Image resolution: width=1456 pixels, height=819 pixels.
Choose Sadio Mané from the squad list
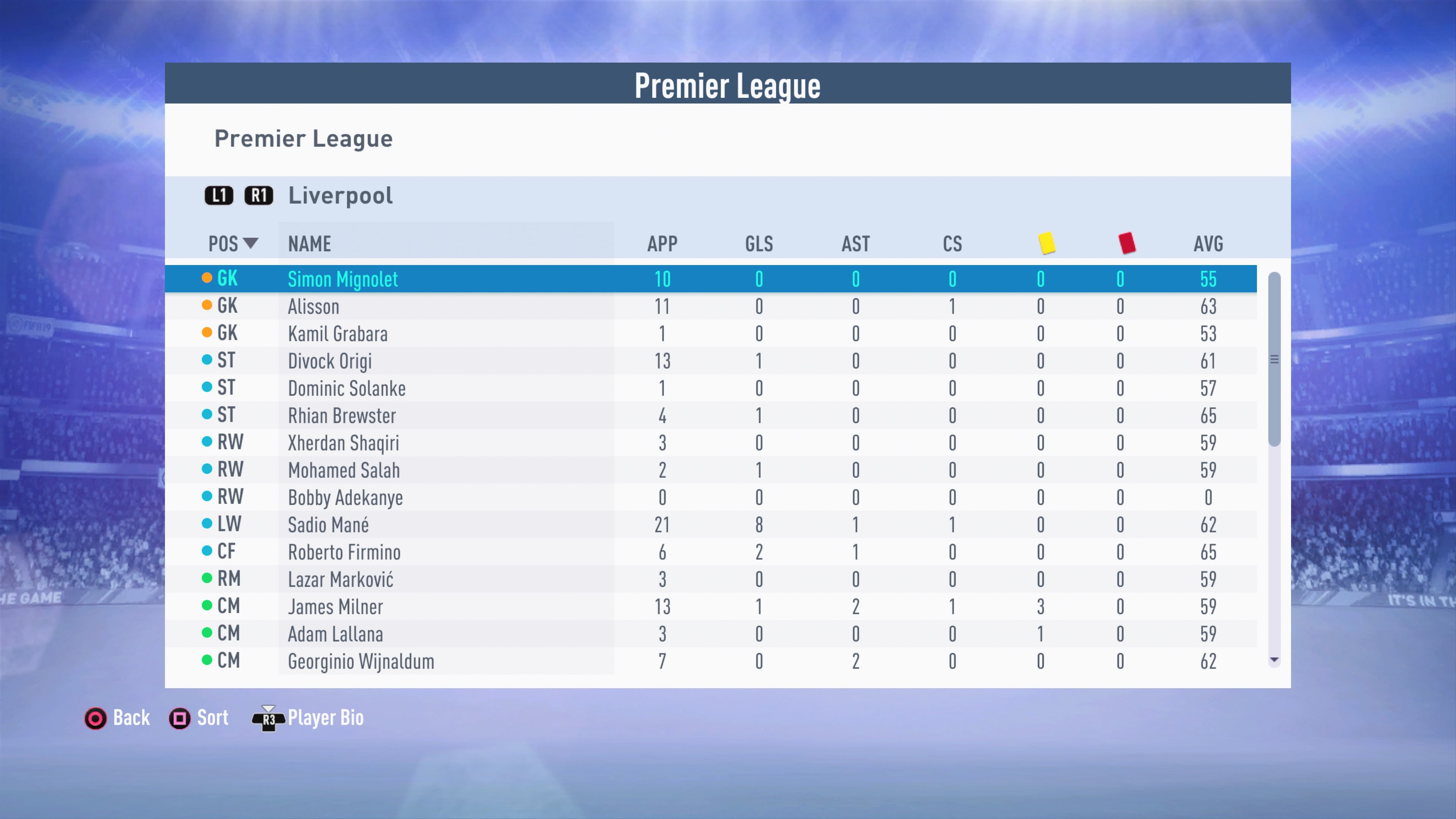pyautogui.click(x=328, y=524)
